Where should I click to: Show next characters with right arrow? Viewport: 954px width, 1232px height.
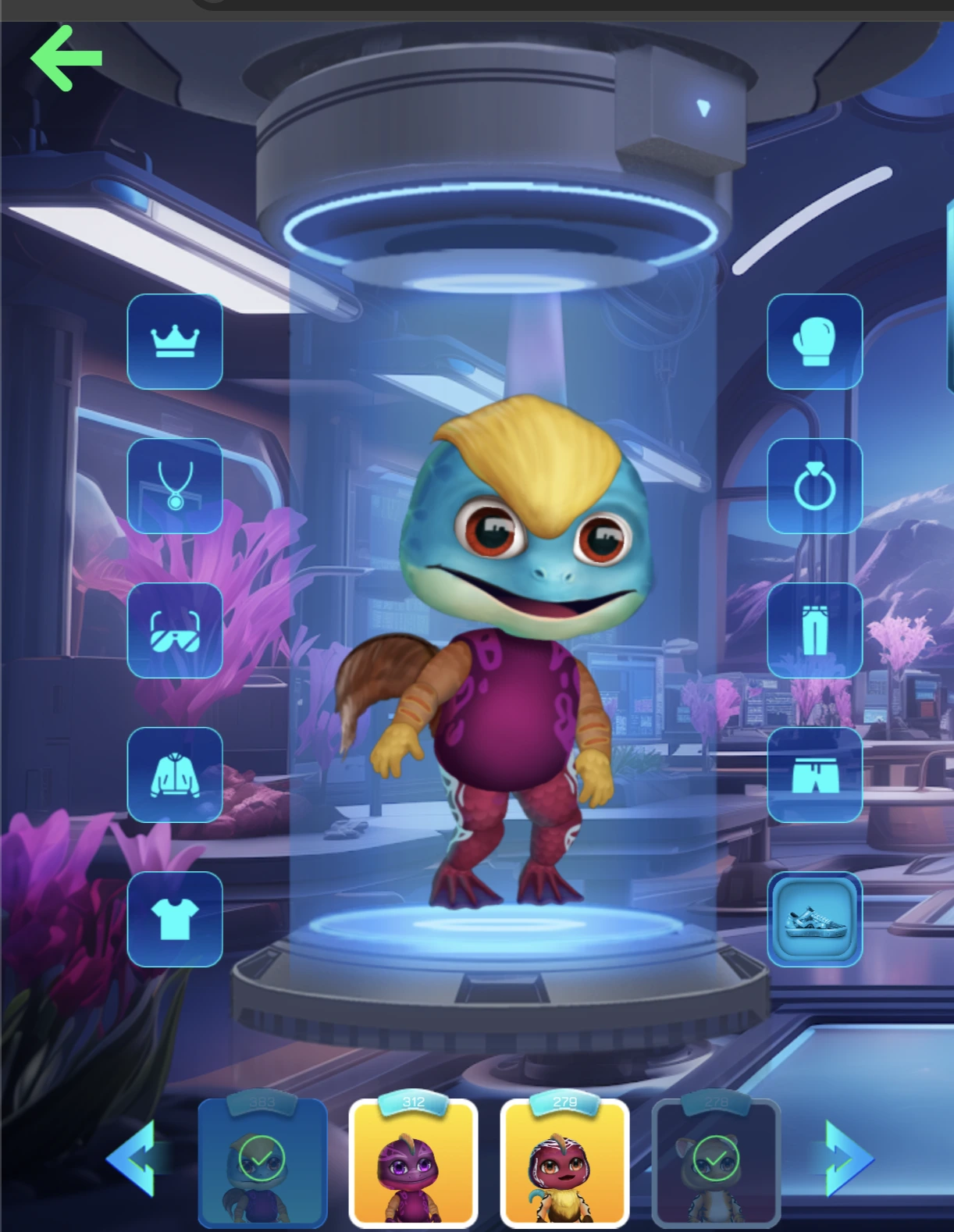point(847,1158)
